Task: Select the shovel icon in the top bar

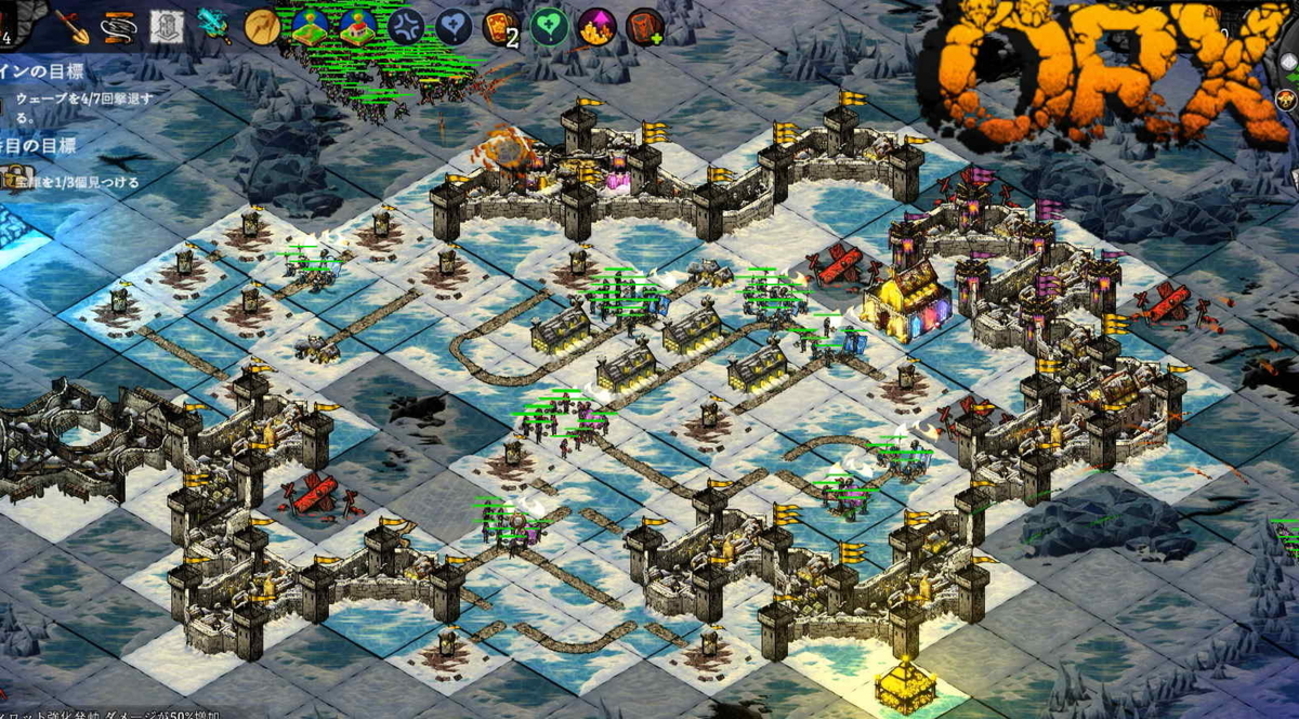Action: tap(73, 27)
